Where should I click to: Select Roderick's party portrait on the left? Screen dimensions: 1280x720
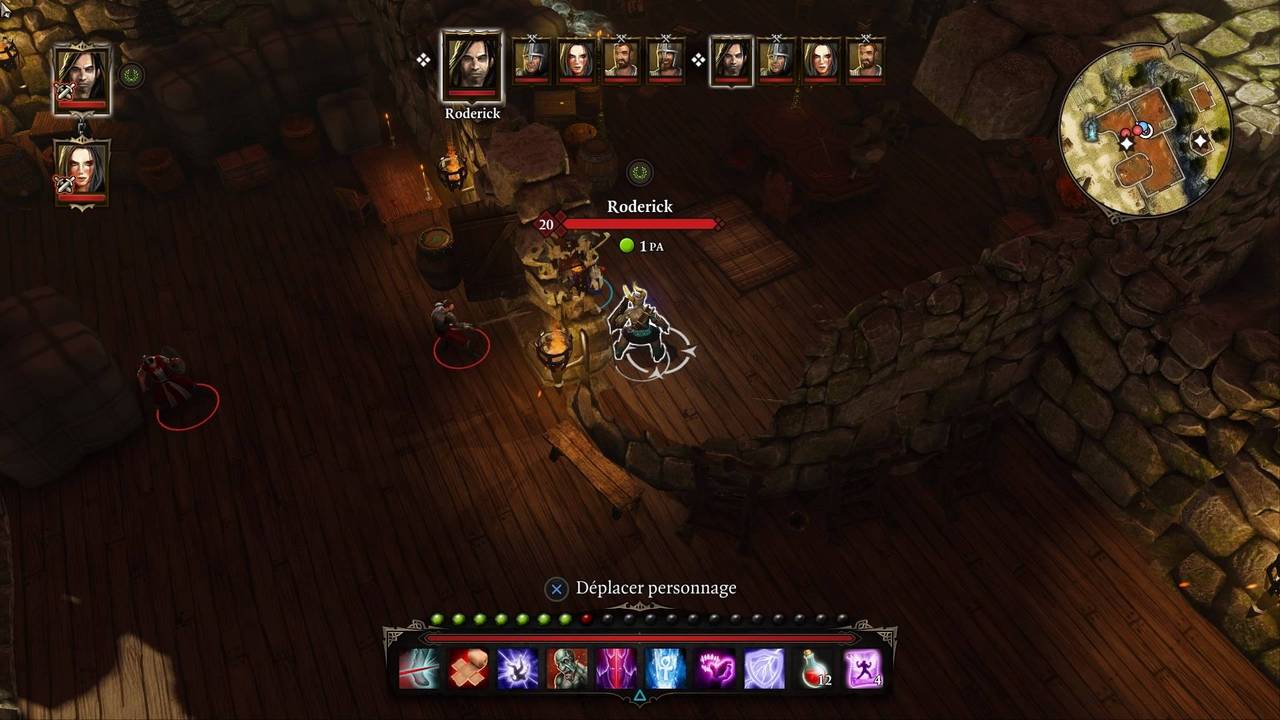(82, 77)
